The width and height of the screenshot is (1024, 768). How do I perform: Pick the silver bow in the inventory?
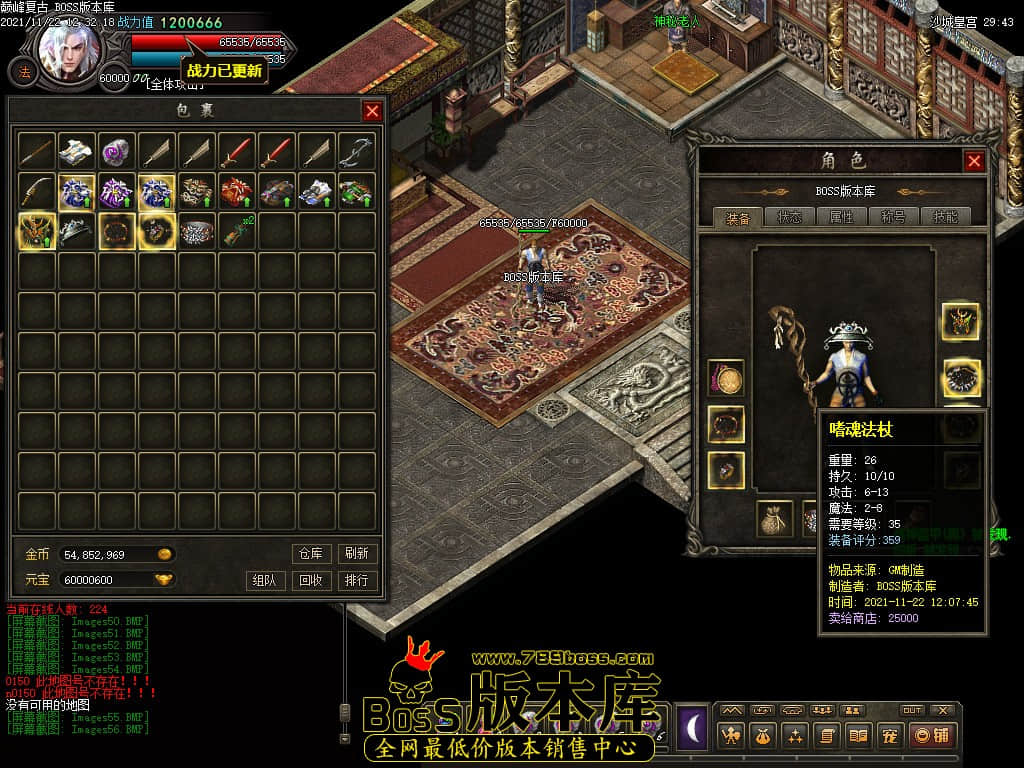click(x=357, y=151)
